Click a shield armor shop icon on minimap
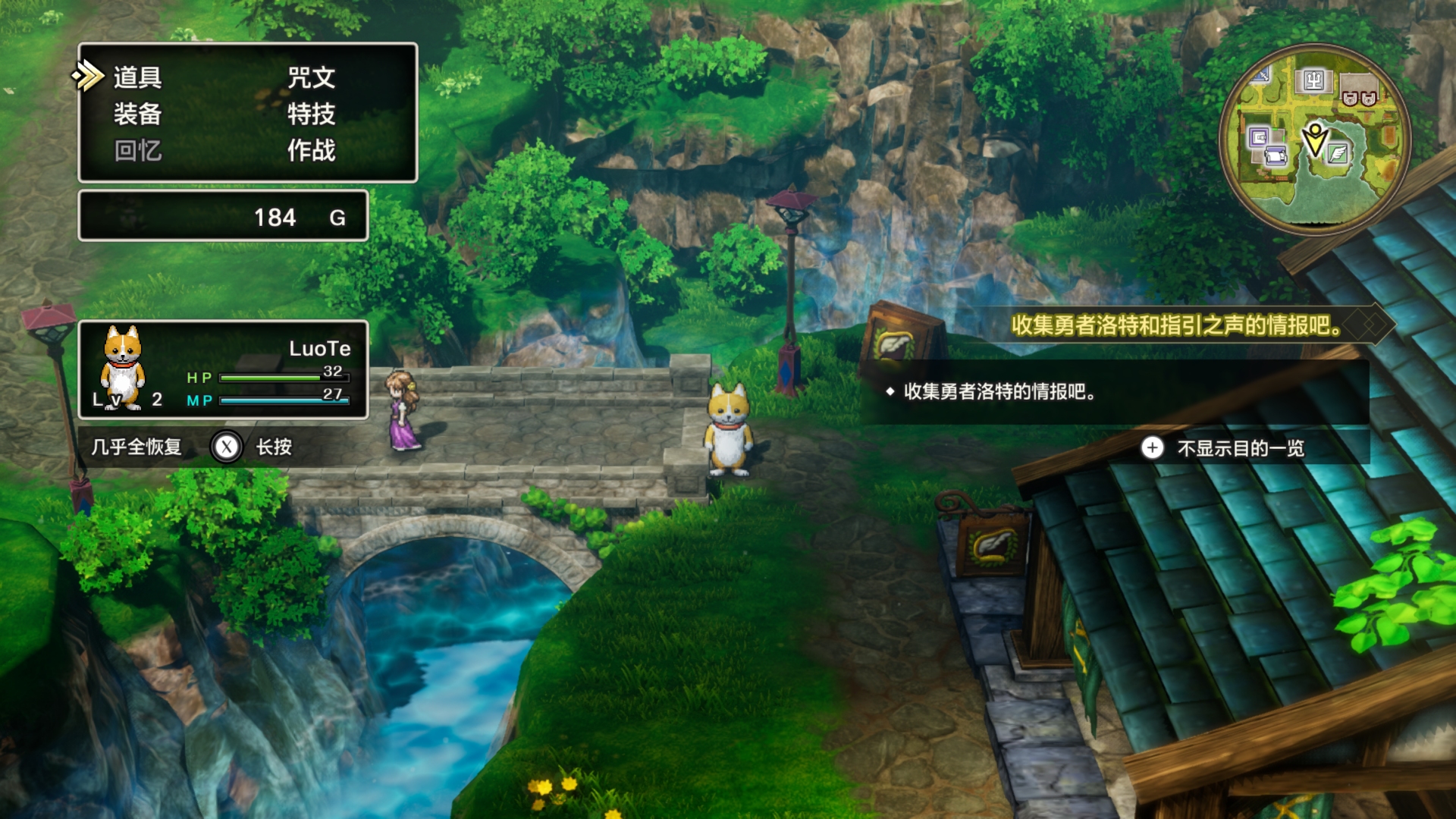 coord(1349,99)
